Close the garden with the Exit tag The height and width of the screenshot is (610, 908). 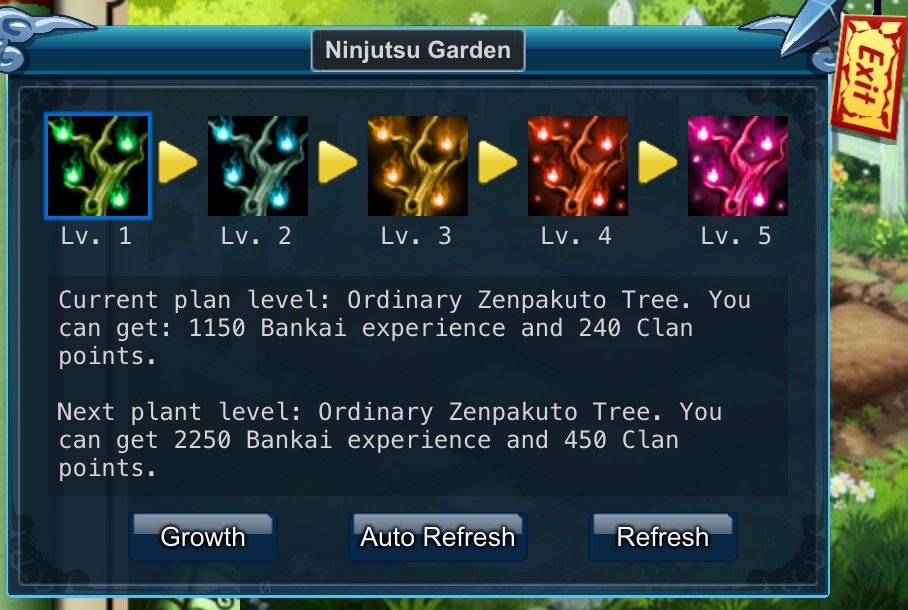click(x=868, y=80)
